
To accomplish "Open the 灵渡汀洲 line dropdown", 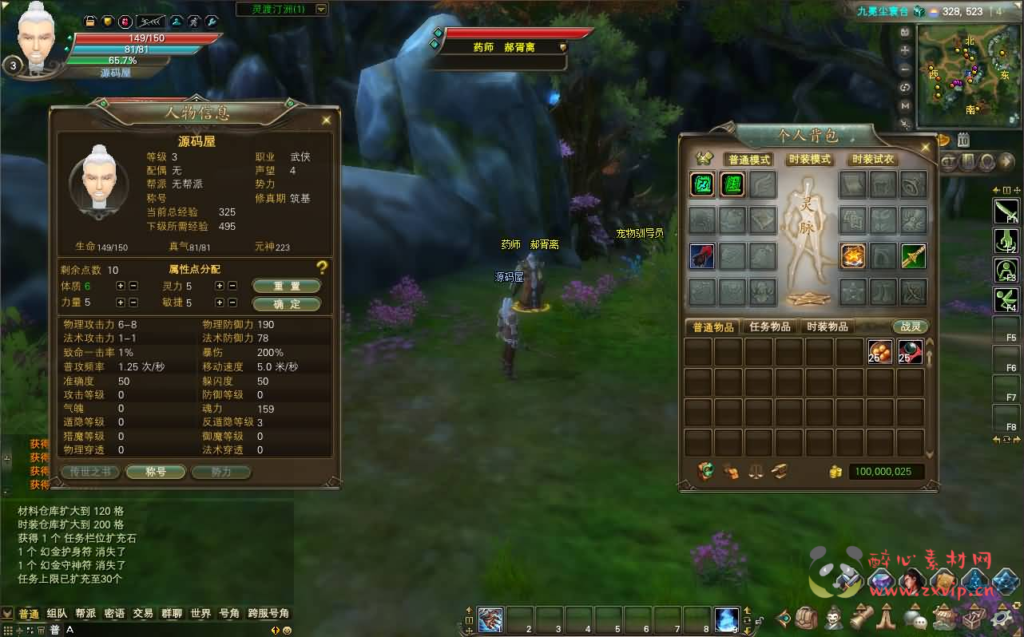I will (x=321, y=9).
